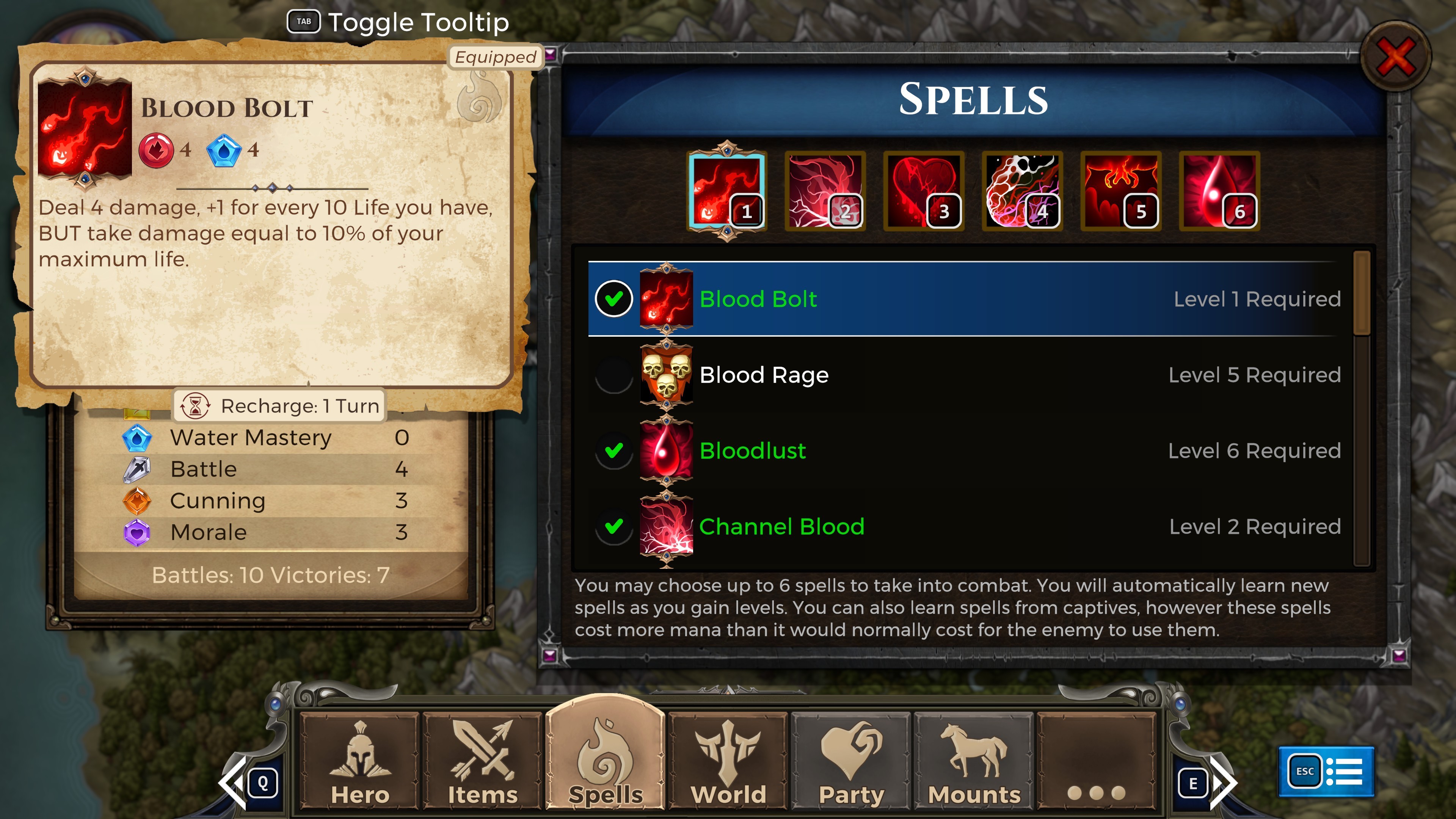Toggle the empty Blood Rage checkbox

614,375
